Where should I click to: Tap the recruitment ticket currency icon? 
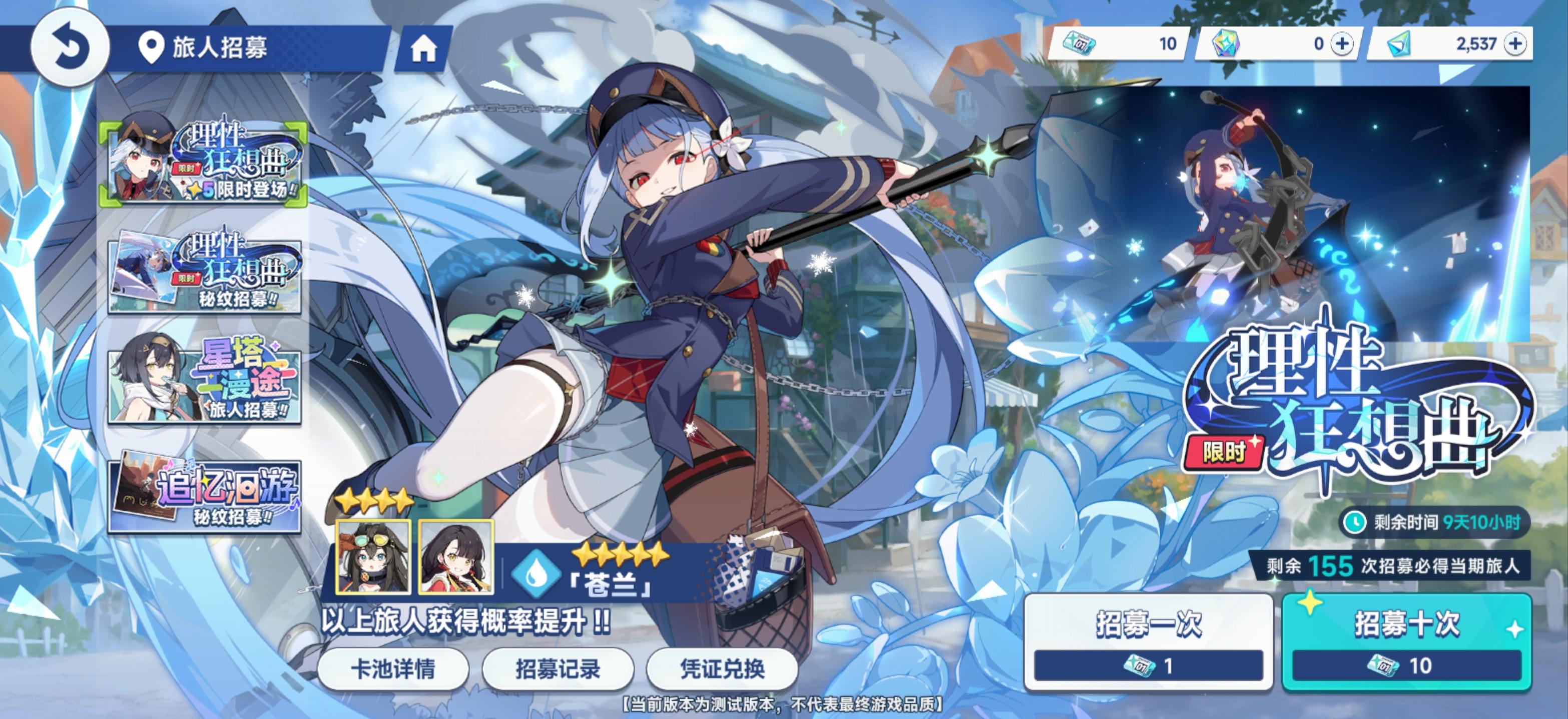click(x=1079, y=44)
